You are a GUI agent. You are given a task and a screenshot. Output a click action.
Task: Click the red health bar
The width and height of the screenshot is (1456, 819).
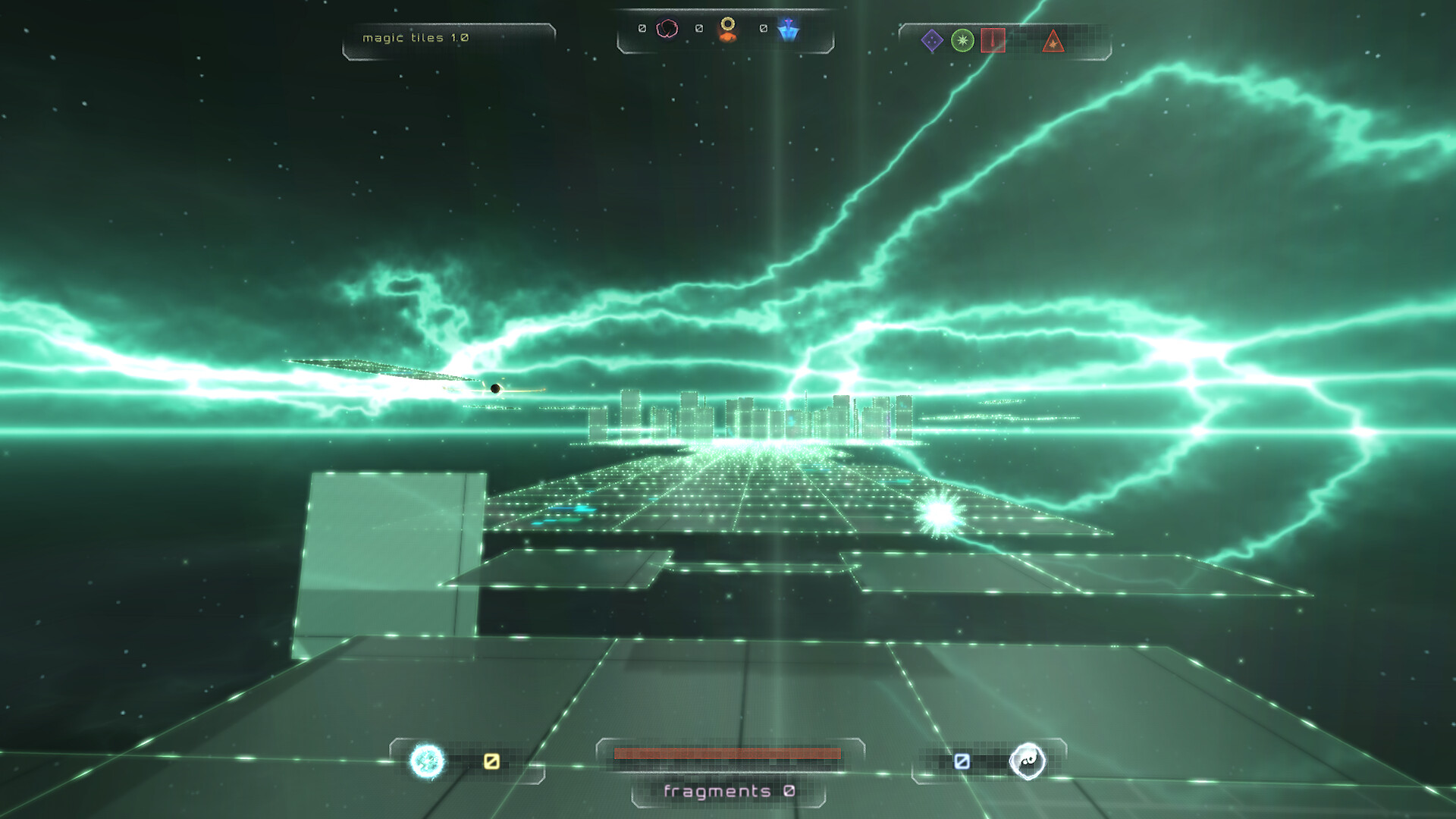point(728,752)
